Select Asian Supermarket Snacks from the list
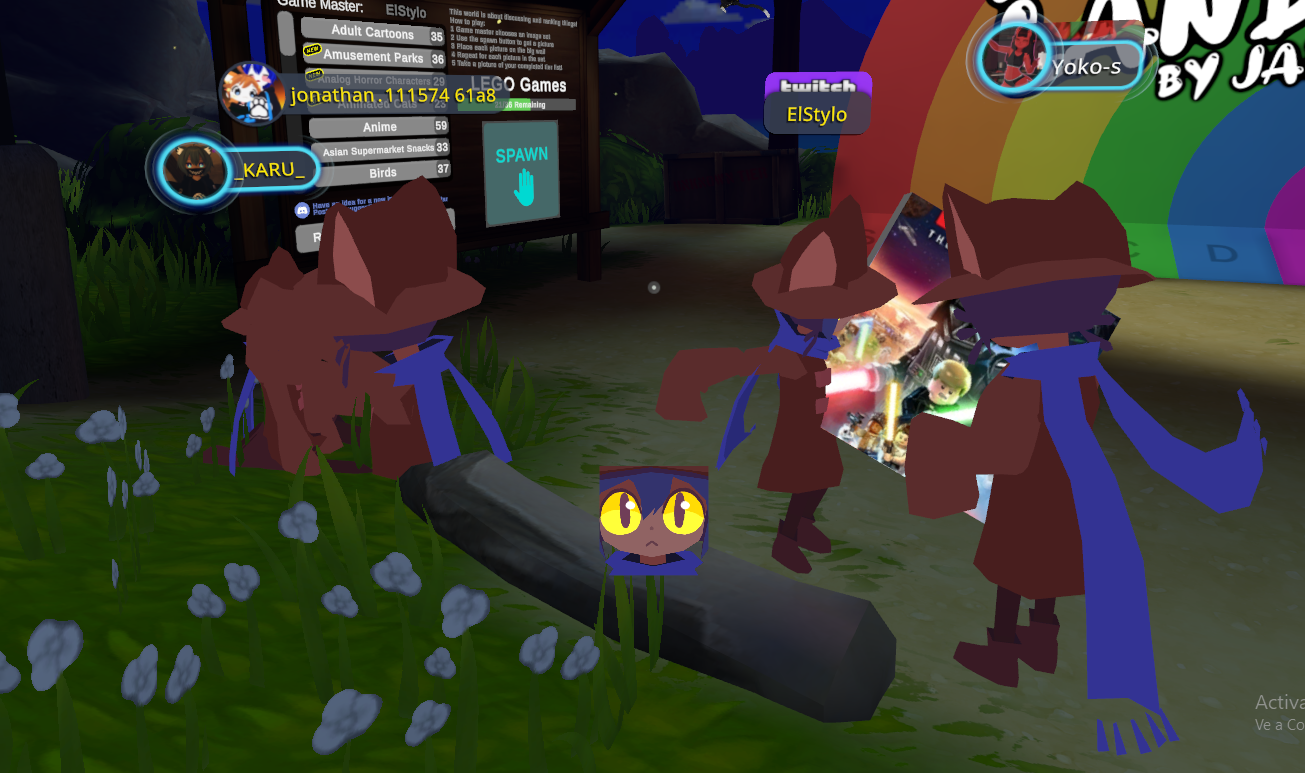1305x773 pixels. 378,150
